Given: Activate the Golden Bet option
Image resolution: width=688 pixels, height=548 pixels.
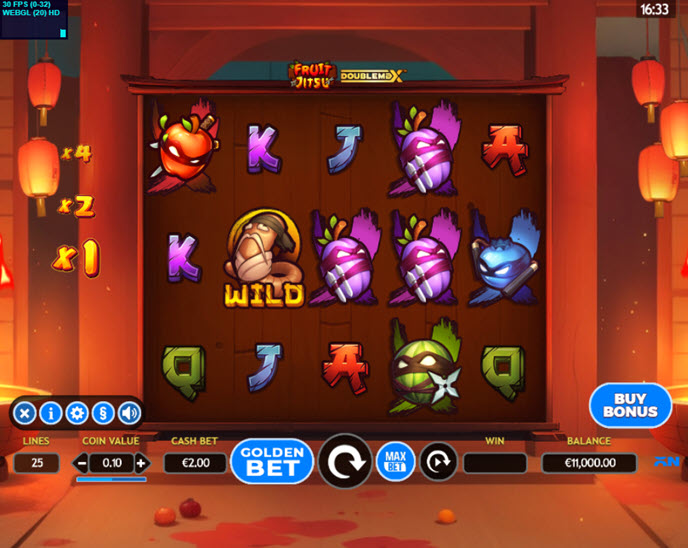Looking at the screenshot, I should click(x=272, y=461).
